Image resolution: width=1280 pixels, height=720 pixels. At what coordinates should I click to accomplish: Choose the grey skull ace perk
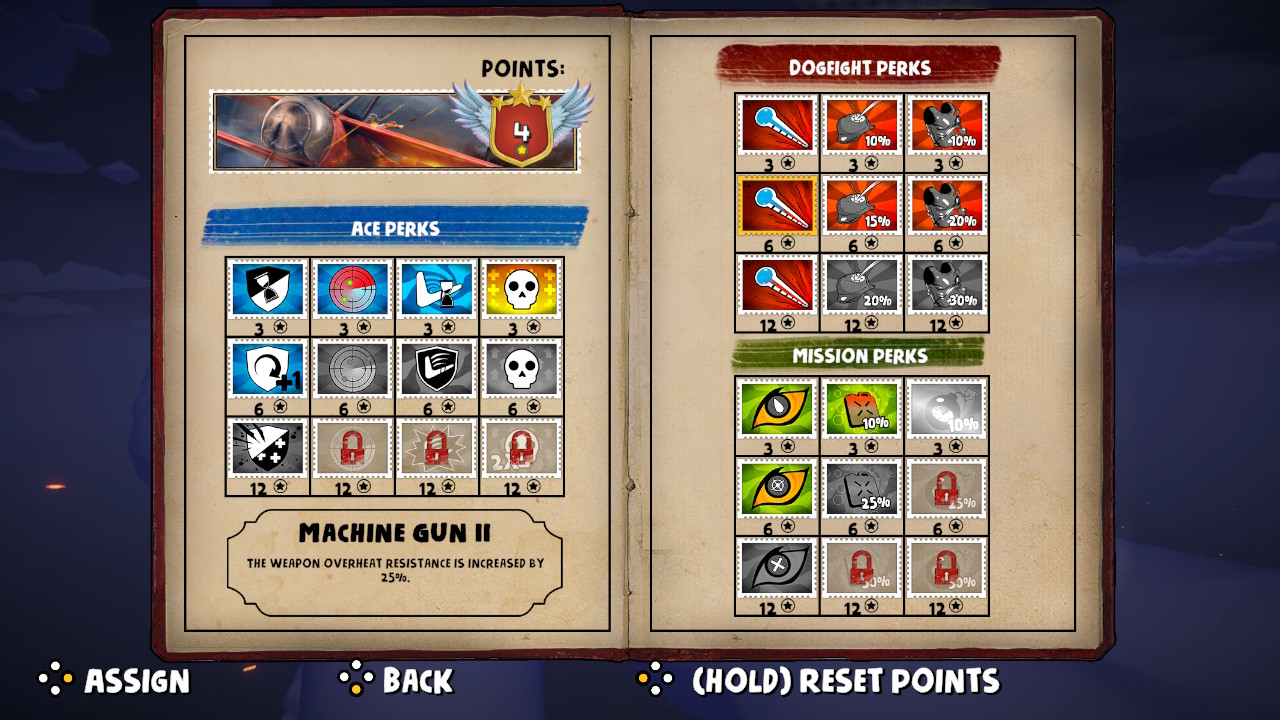(x=521, y=369)
